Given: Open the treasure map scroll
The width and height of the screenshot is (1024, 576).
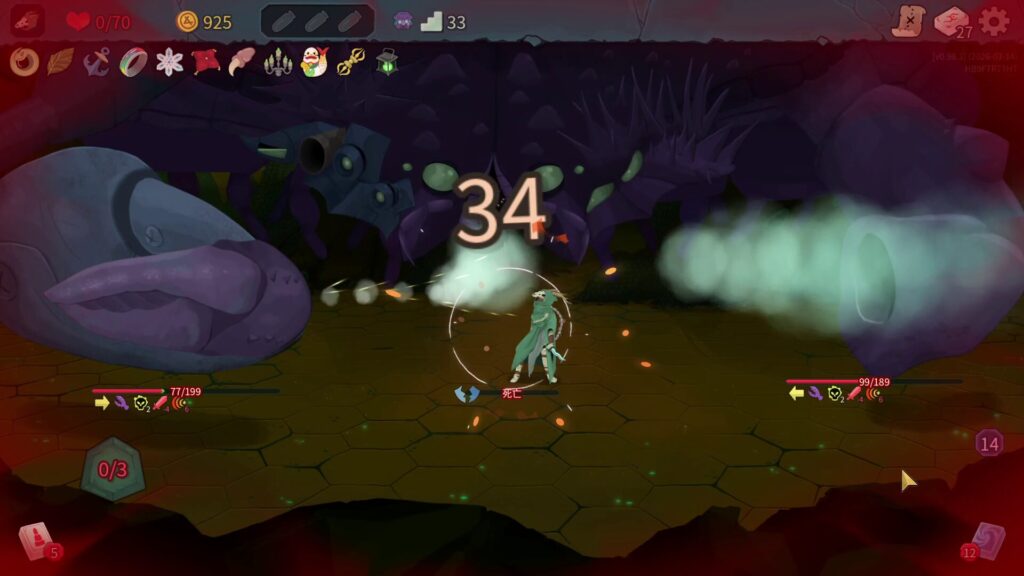Looking at the screenshot, I should (909, 21).
